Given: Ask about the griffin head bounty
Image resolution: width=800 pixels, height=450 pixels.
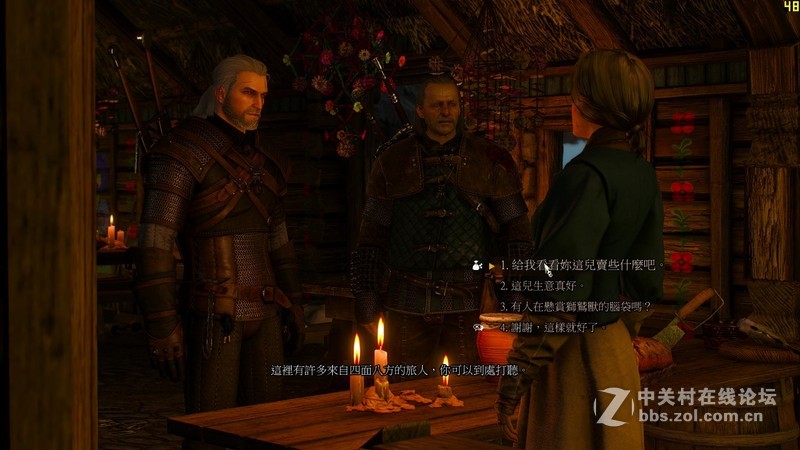Looking at the screenshot, I should (x=575, y=306).
